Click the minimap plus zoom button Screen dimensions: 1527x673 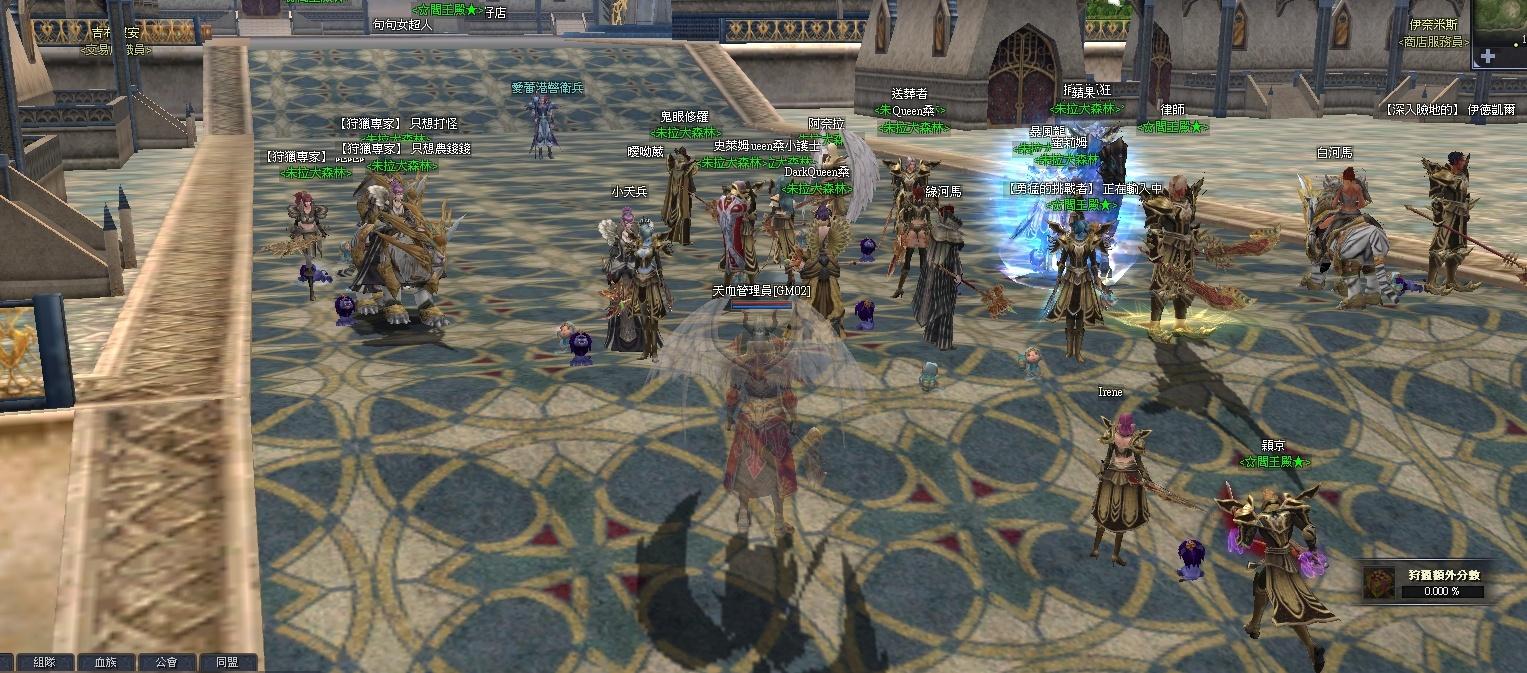[x=1488, y=56]
